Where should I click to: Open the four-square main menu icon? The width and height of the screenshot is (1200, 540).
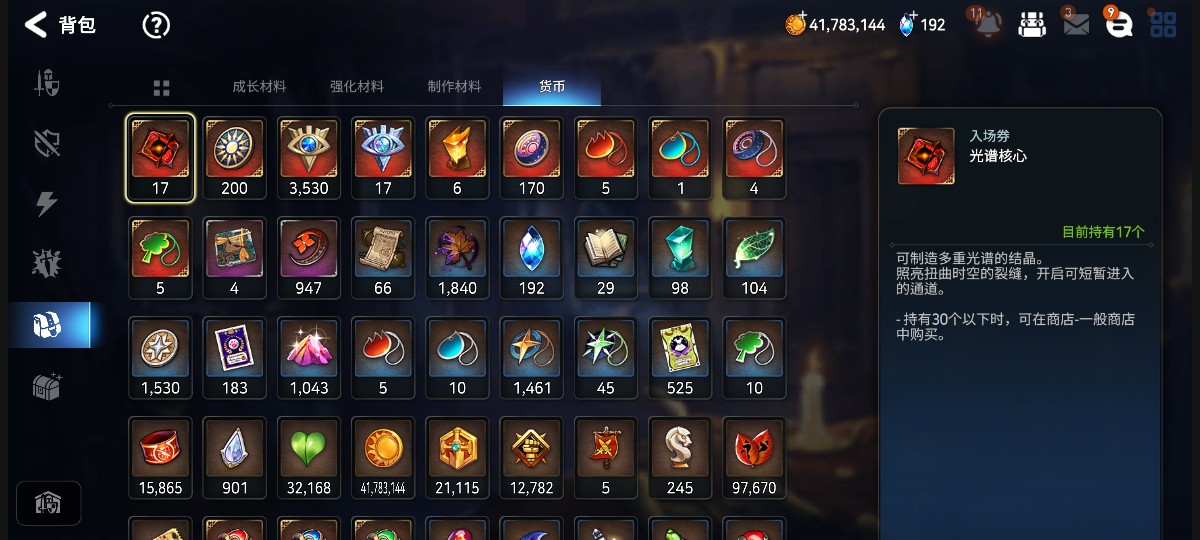(x=1163, y=25)
